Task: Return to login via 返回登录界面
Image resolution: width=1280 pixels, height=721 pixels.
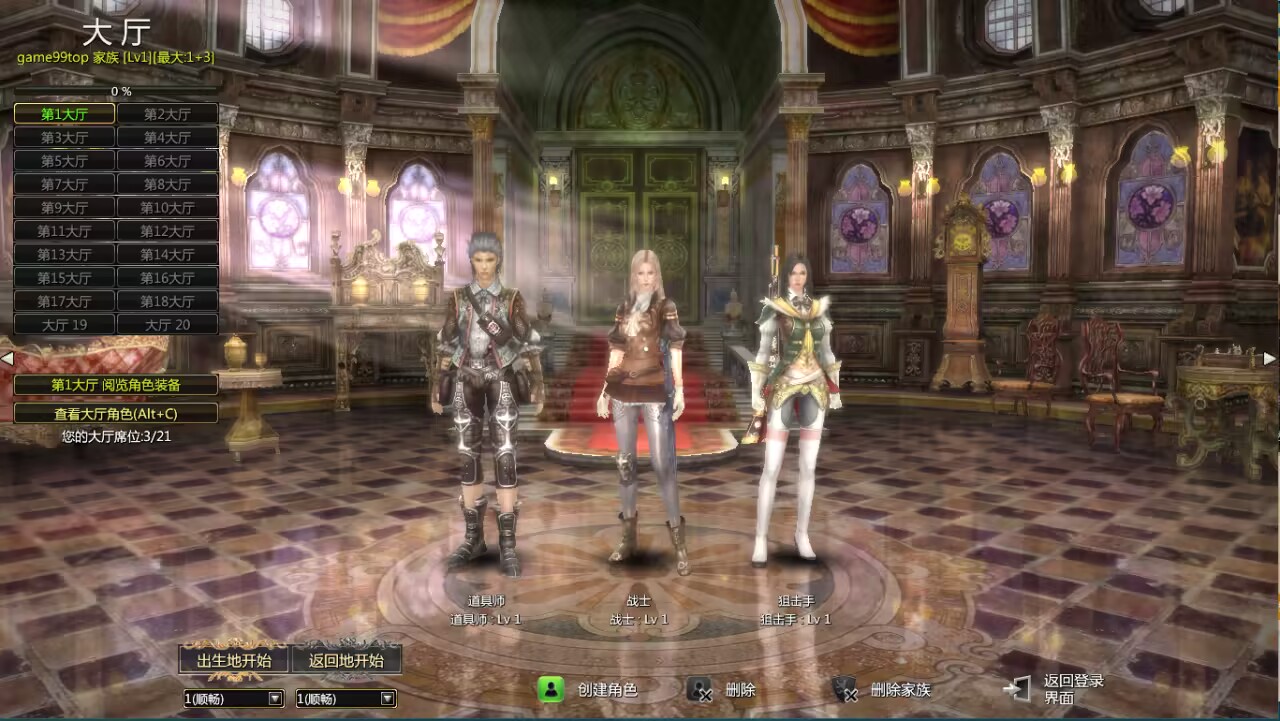Action: click(1060, 689)
